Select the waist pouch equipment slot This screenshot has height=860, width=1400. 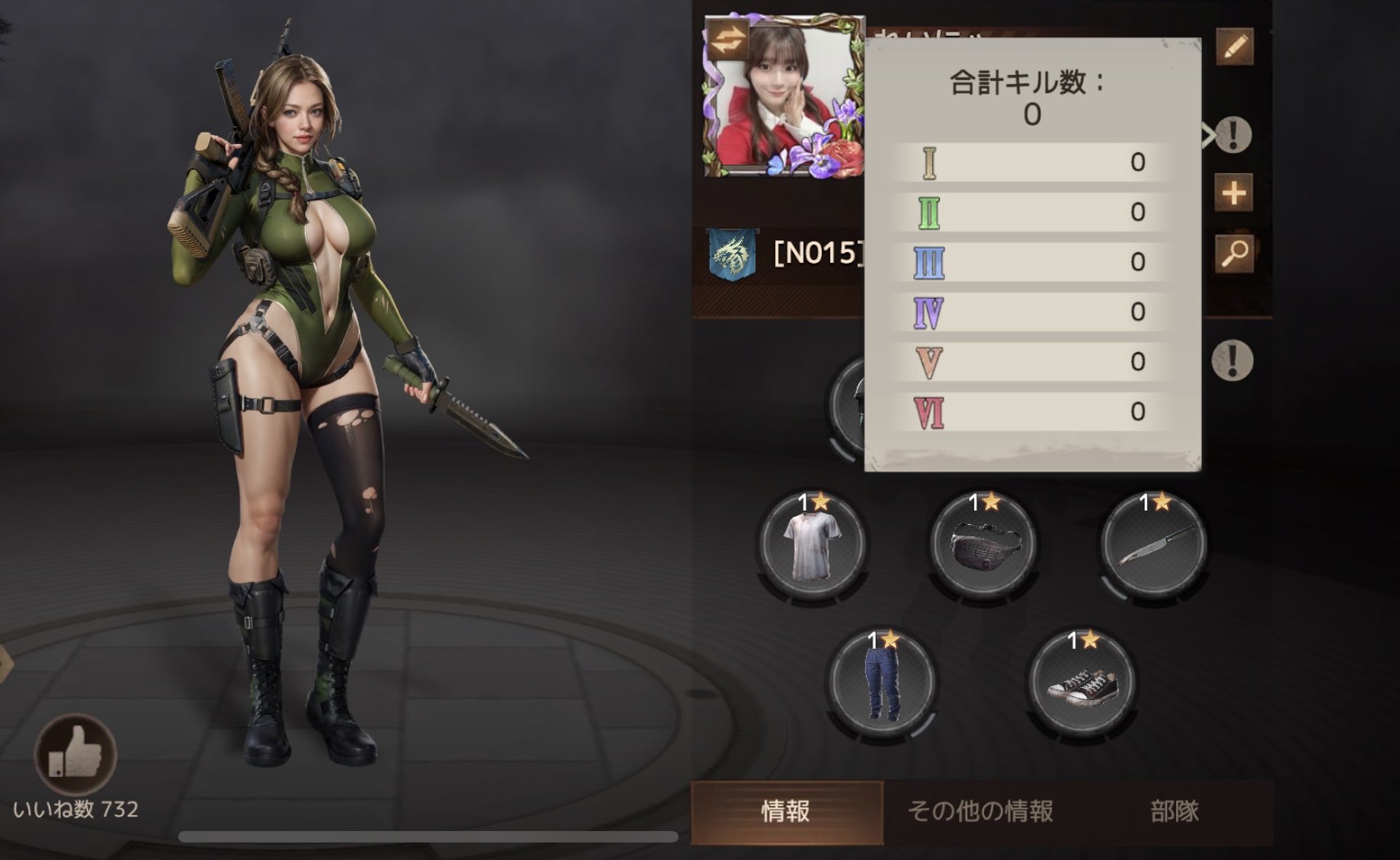point(984,544)
